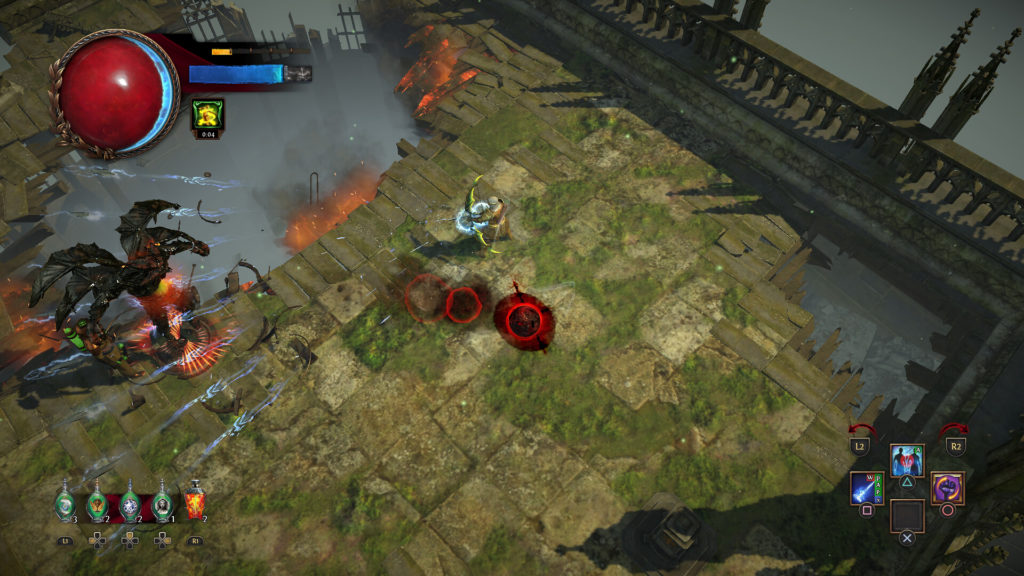Activate the blue lightning strike skill
The width and height of the screenshot is (1024, 576).
pyautogui.click(x=866, y=489)
